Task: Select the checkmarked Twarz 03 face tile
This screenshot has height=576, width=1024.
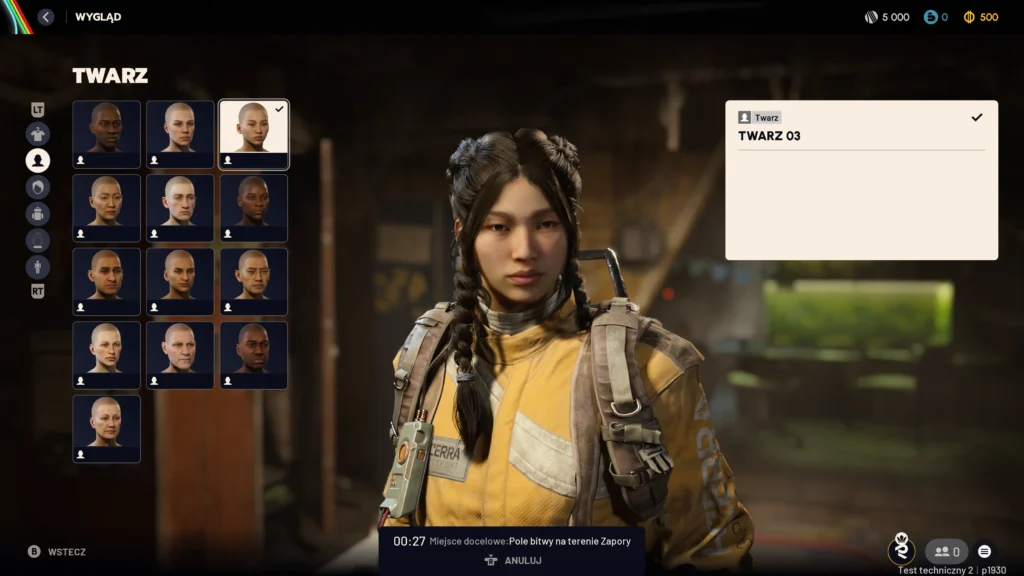Action: [x=254, y=134]
